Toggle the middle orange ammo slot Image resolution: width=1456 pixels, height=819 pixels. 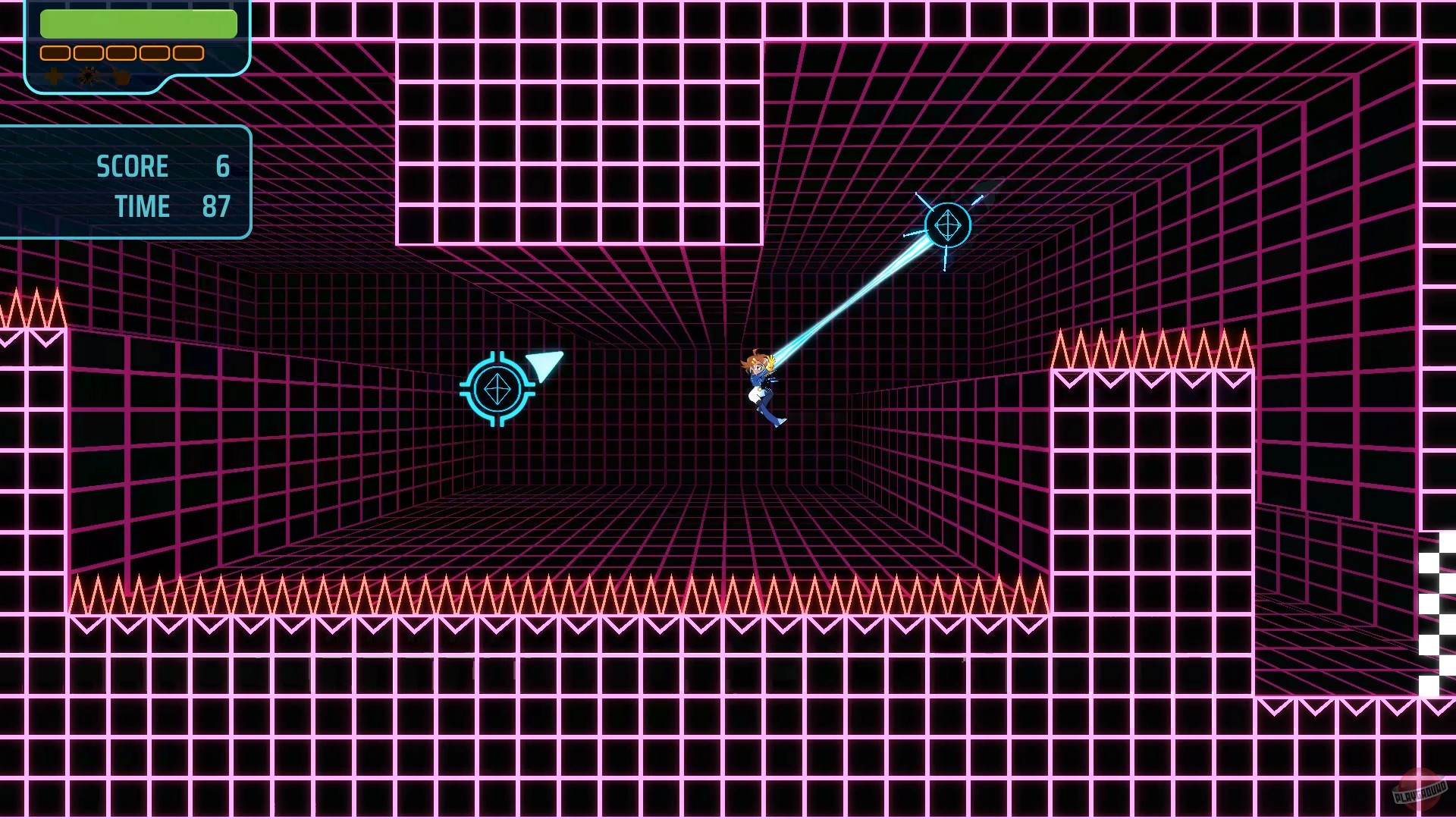point(121,53)
